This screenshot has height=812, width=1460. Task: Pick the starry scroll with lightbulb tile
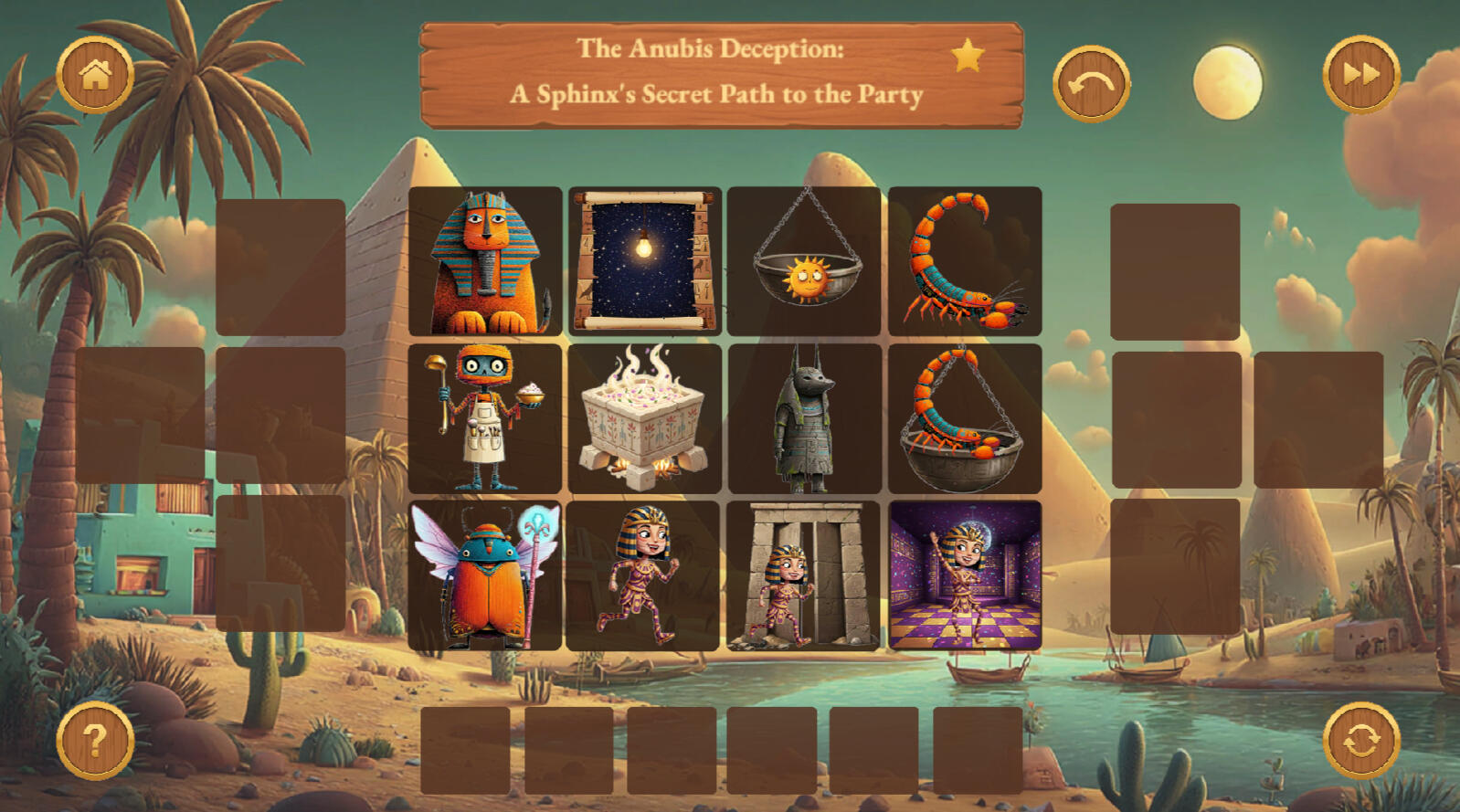point(645,261)
